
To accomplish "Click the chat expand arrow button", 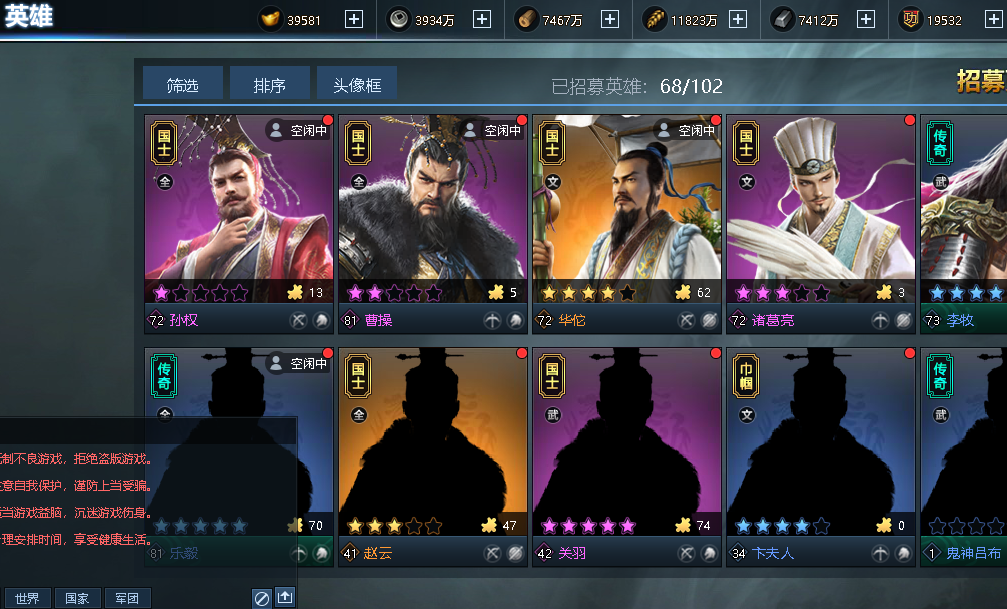I will pyautogui.click(x=285, y=597).
